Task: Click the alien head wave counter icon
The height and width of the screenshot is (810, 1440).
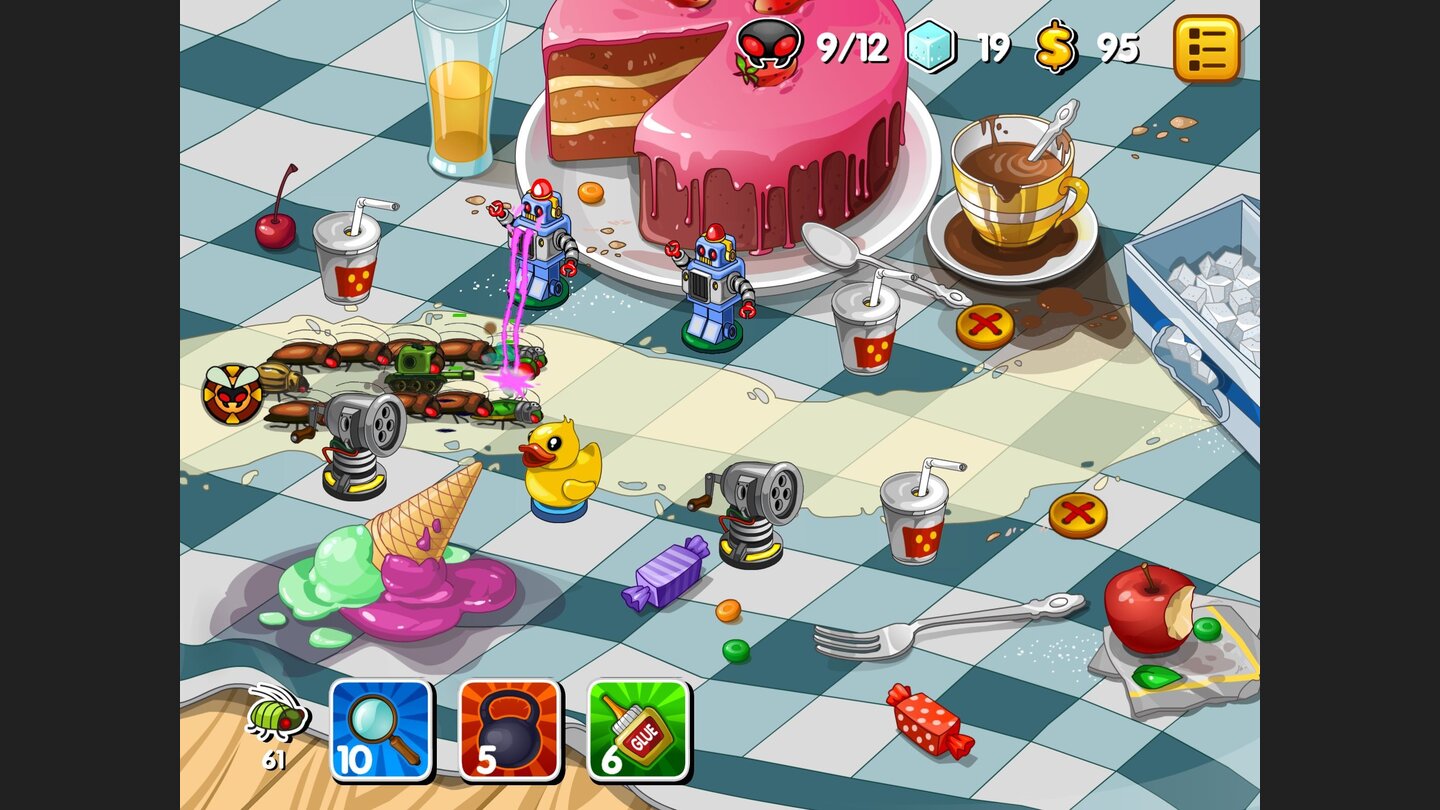Action: point(770,44)
